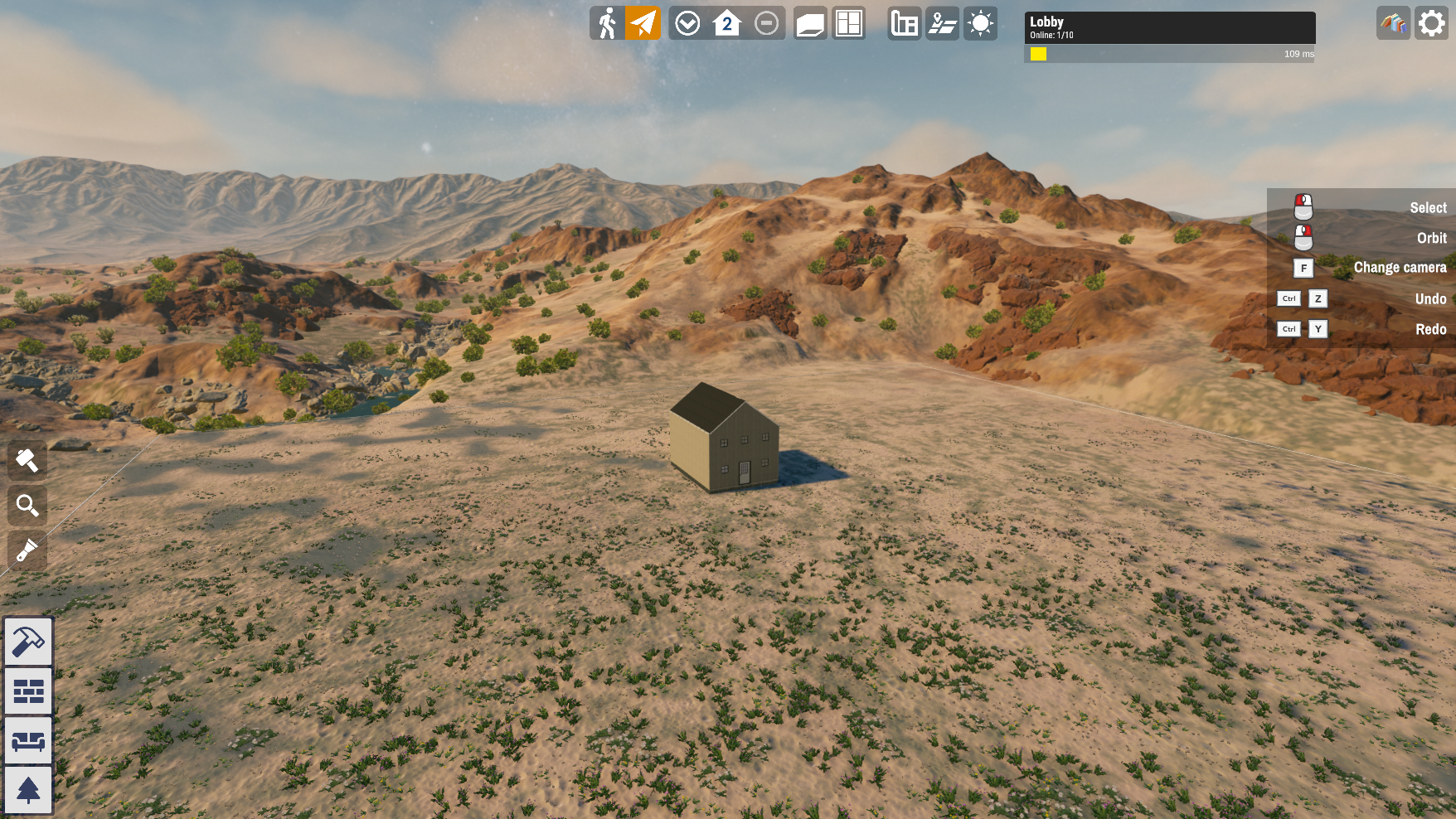Viewport: 1456px width, 819px height.
Task: Open the tree and vegetation panel
Action: tap(27, 789)
